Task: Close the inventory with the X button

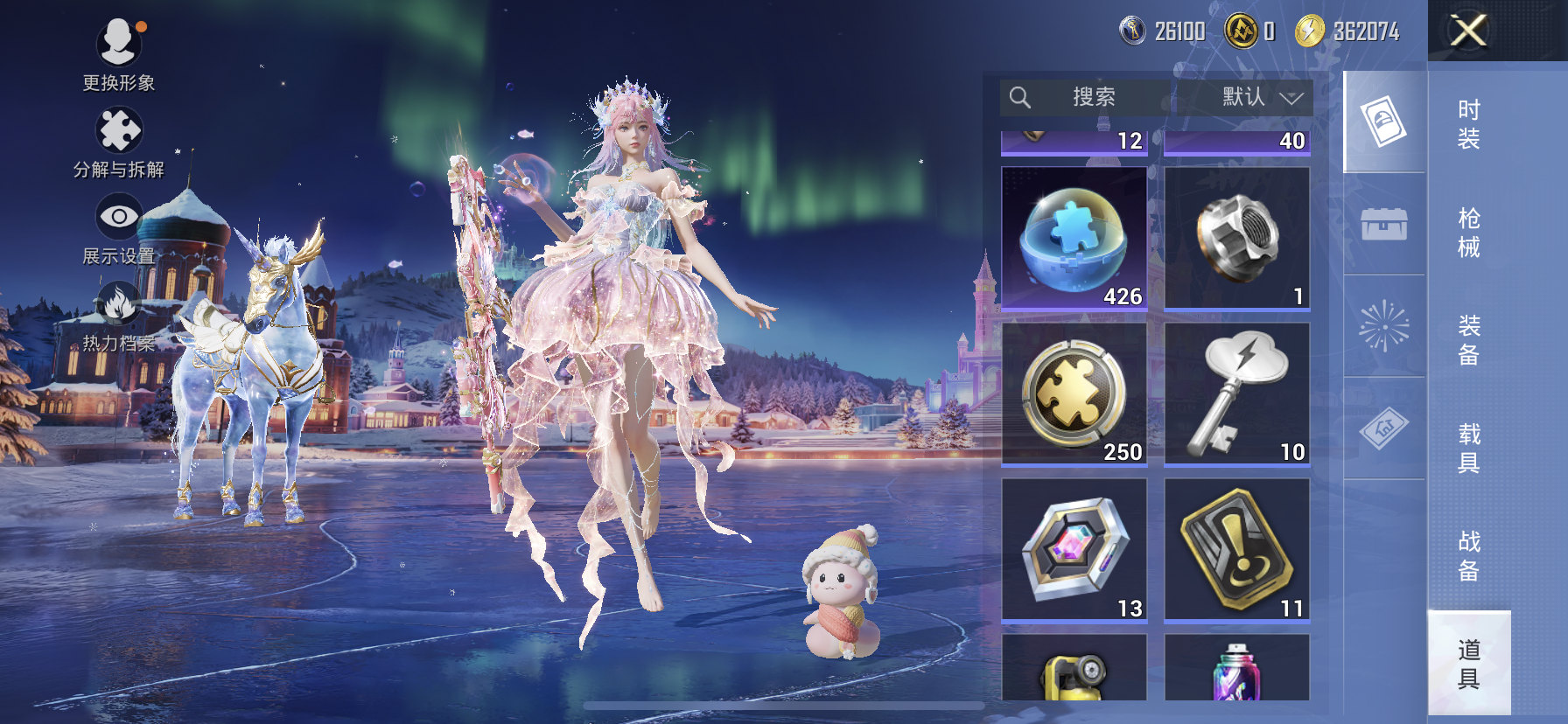Action: coord(1468,31)
